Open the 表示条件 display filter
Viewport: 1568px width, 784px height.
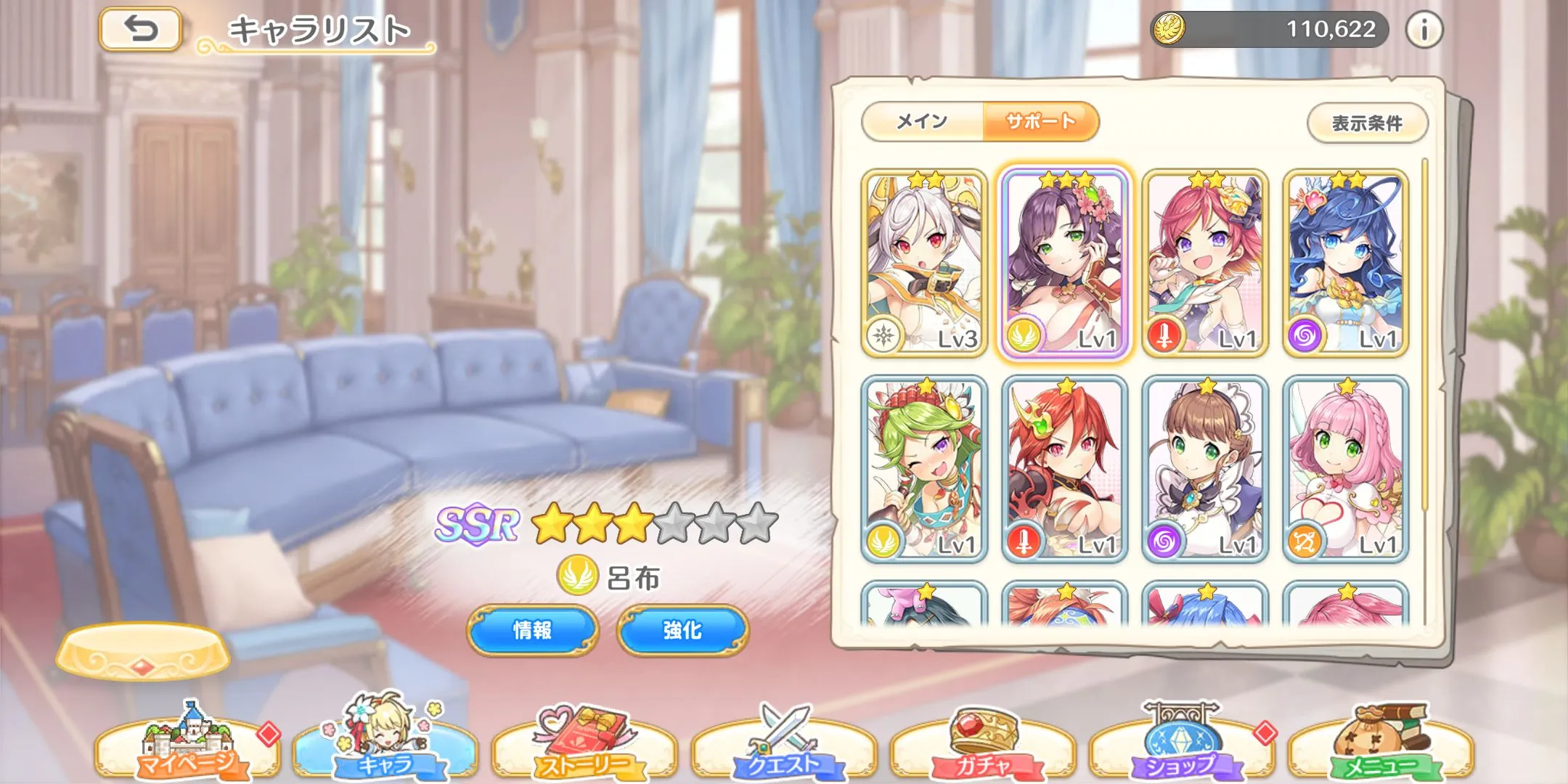1367,123
